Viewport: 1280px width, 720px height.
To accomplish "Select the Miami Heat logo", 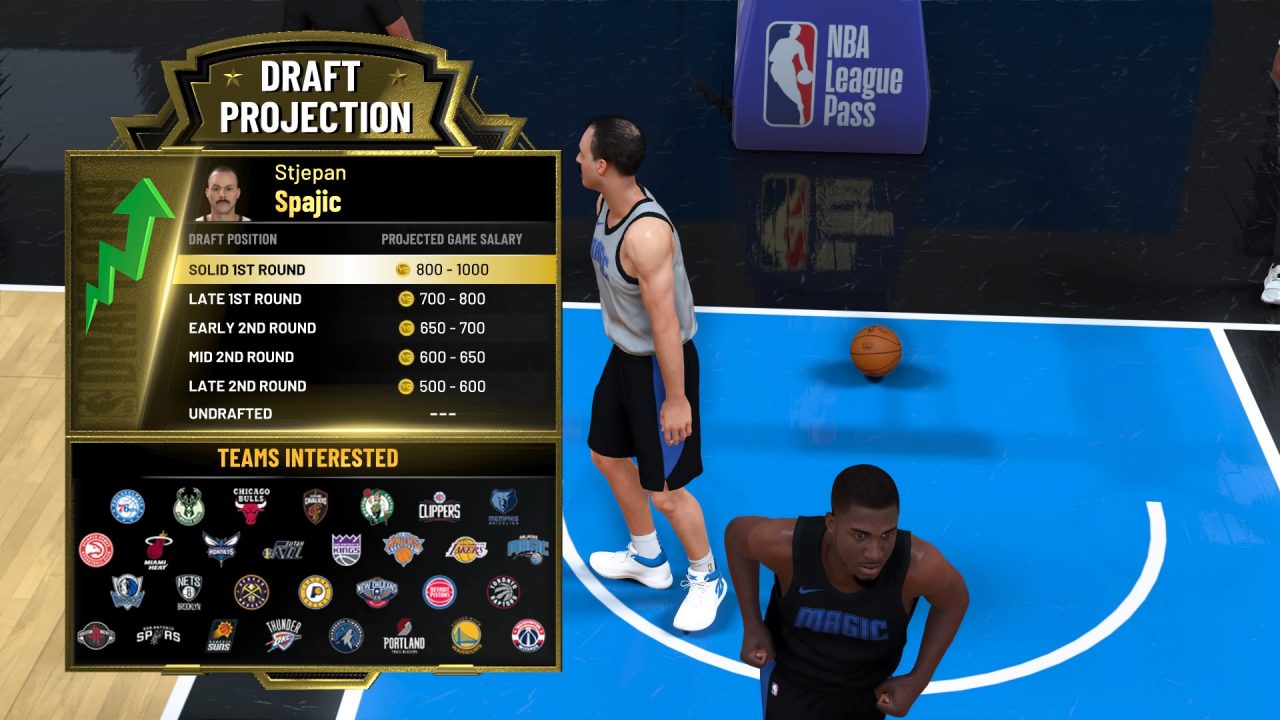I will click(x=158, y=548).
